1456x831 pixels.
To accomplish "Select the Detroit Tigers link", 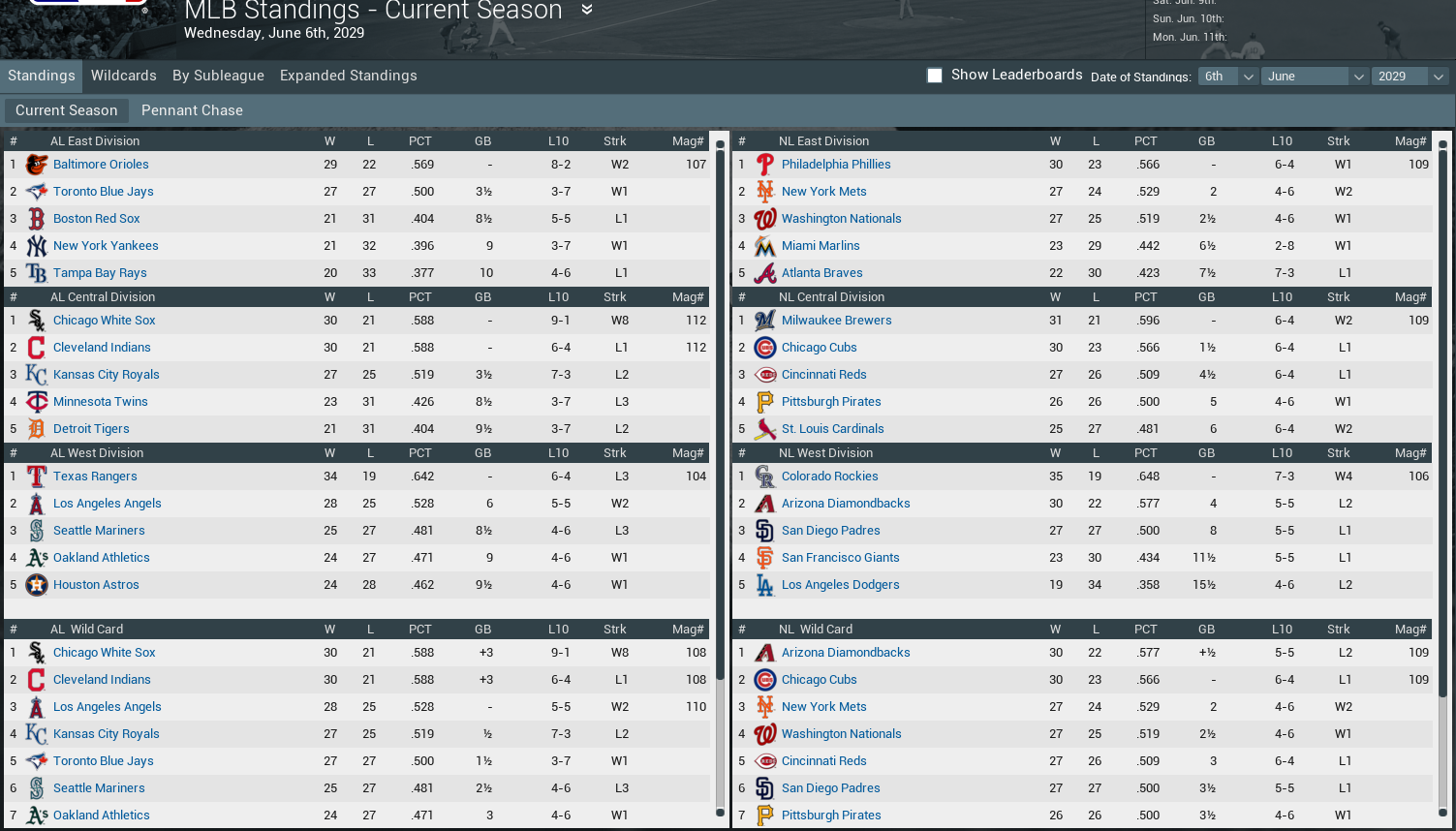I will point(91,429).
